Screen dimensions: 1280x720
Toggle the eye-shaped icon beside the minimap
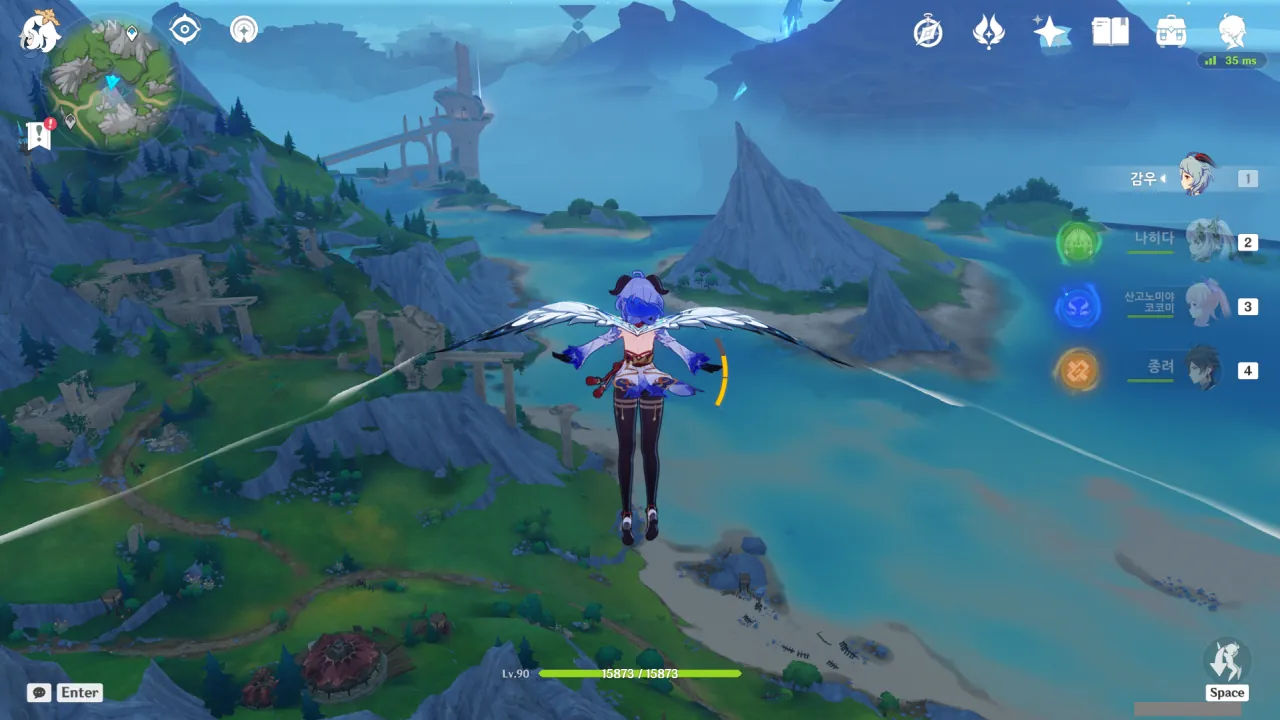pyautogui.click(x=185, y=29)
